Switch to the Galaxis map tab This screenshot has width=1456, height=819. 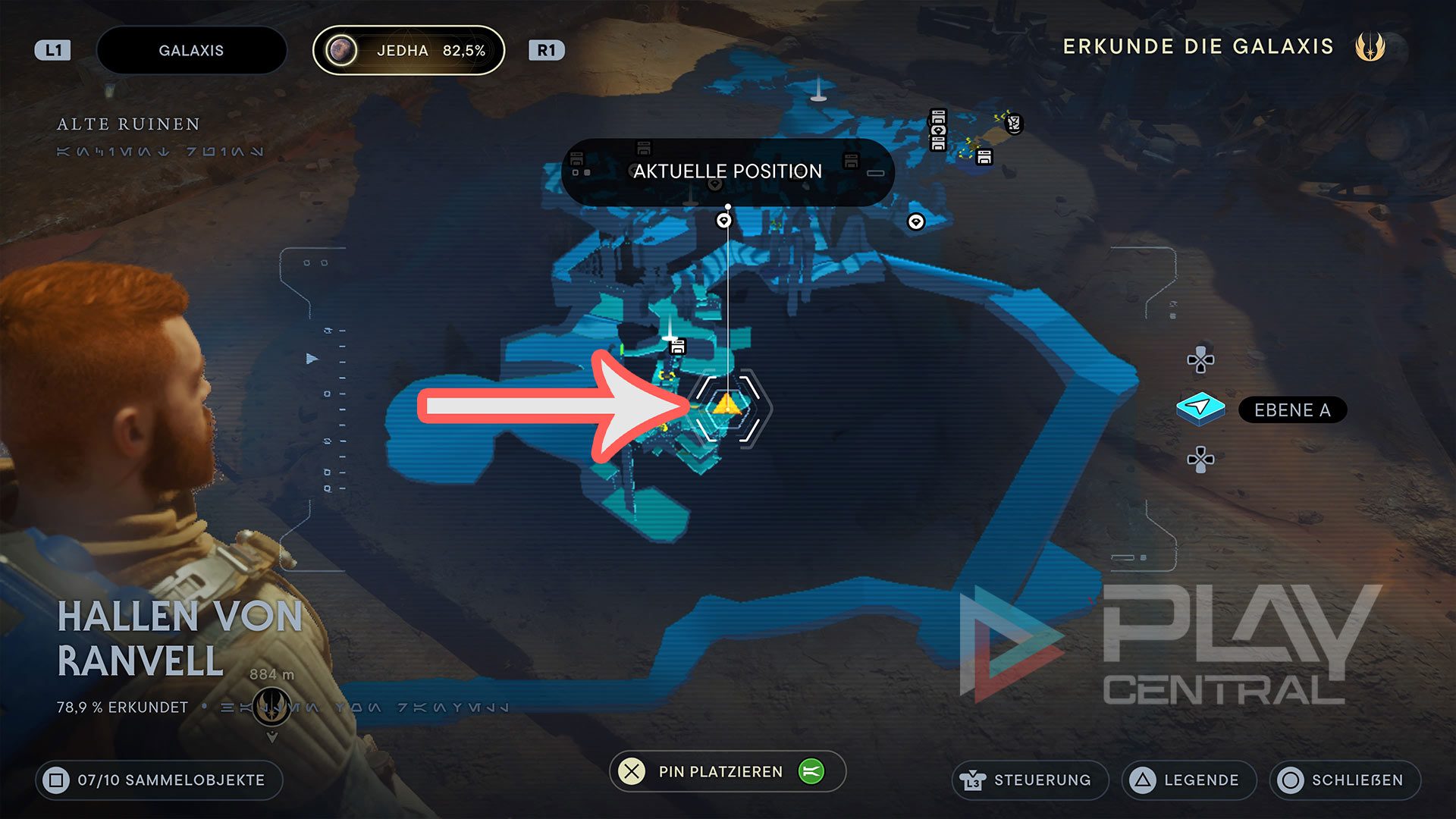[191, 51]
